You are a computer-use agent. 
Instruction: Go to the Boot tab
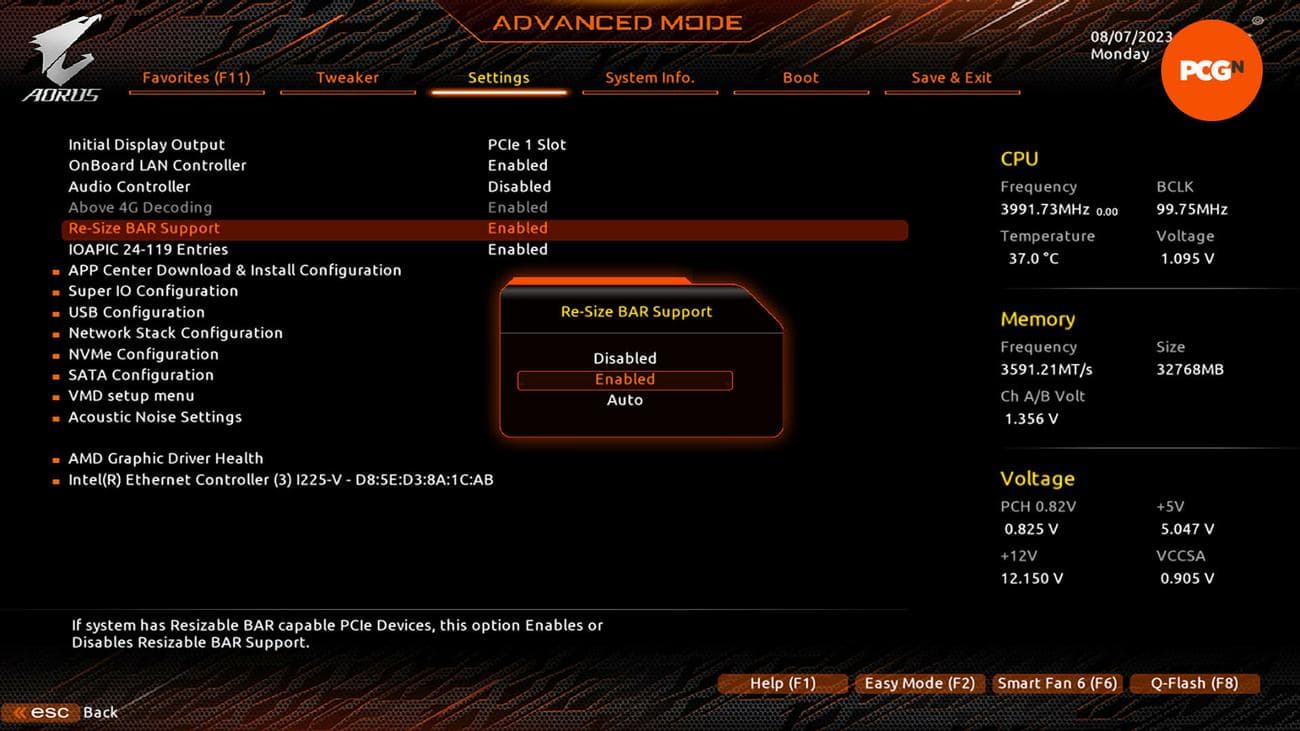point(800,78)
